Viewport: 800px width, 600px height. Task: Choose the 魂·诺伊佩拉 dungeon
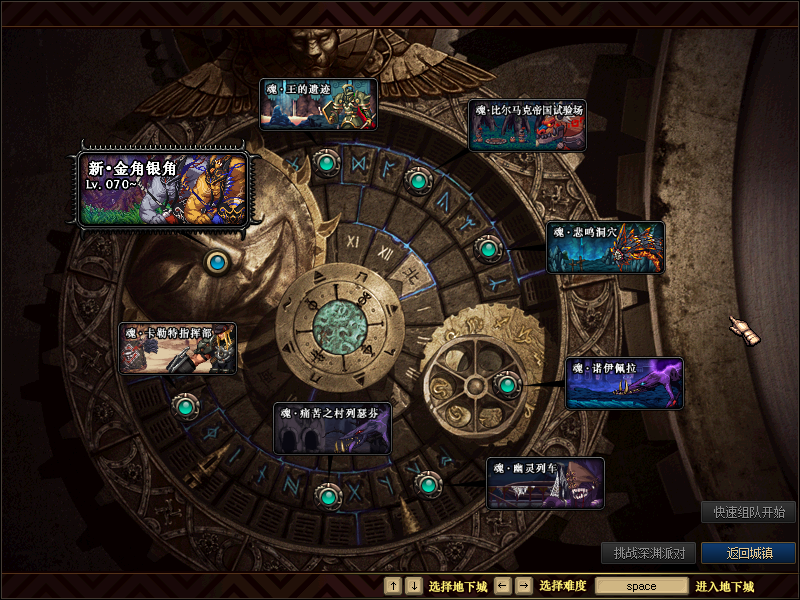(624, 384)
